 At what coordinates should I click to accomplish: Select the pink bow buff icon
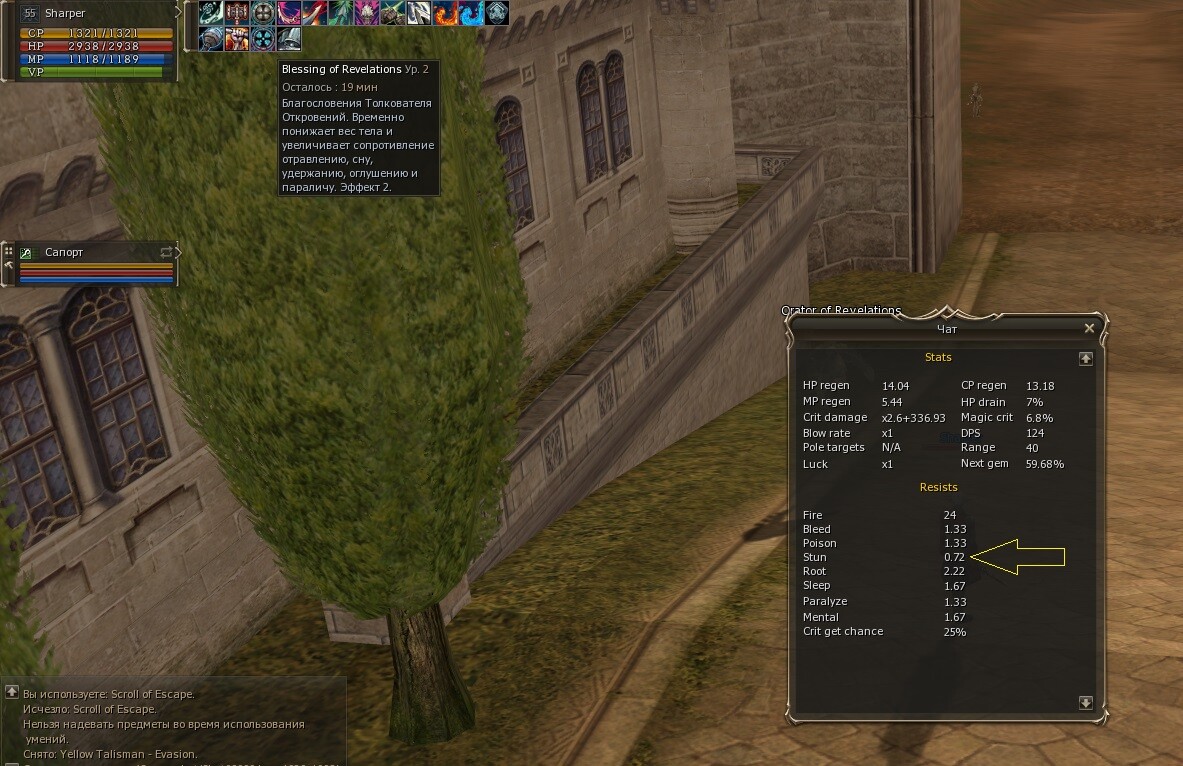pyautogui.click(x=289, y=13)
